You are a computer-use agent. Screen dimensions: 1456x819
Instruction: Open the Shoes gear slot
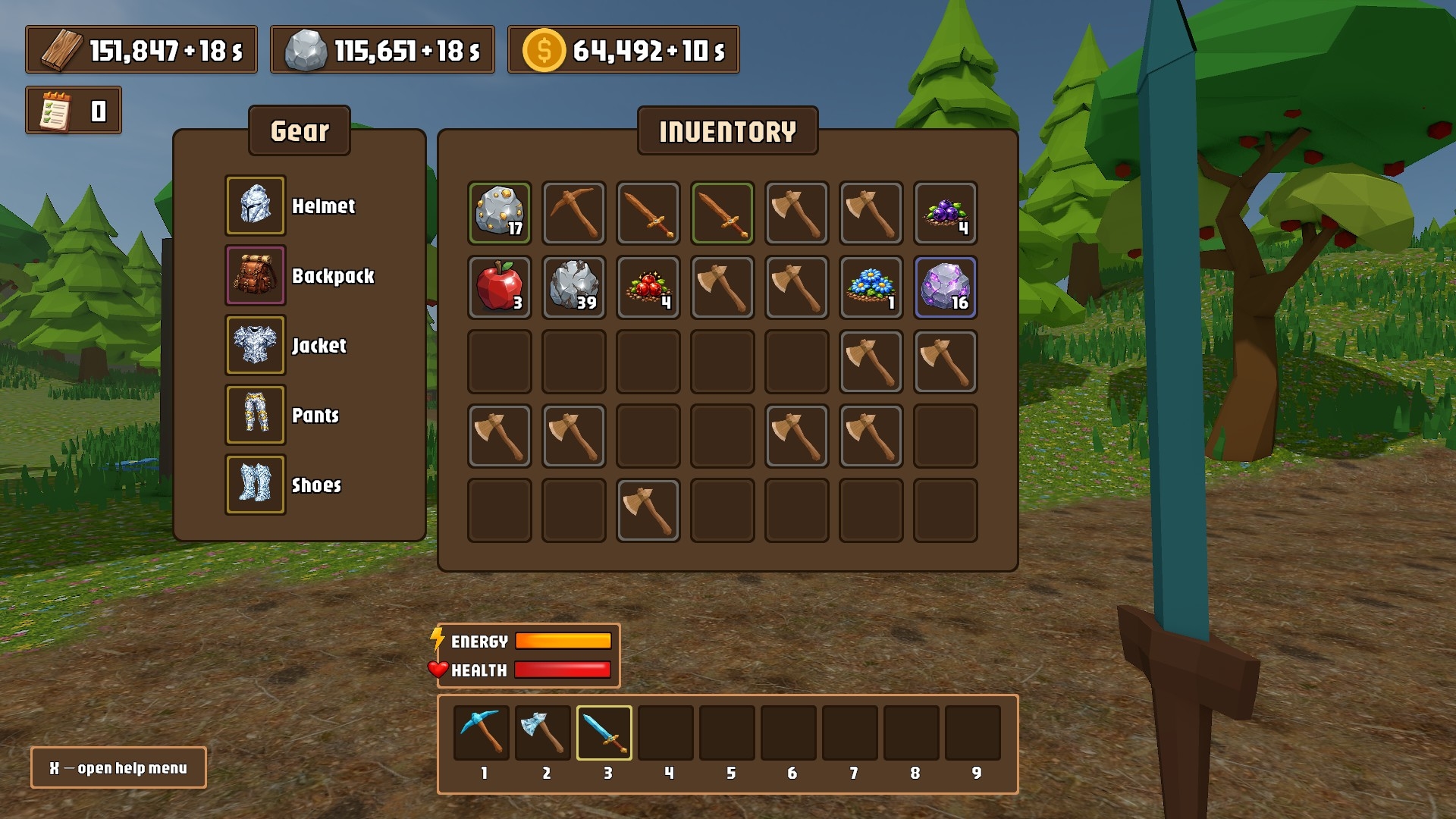coord(256,485)
